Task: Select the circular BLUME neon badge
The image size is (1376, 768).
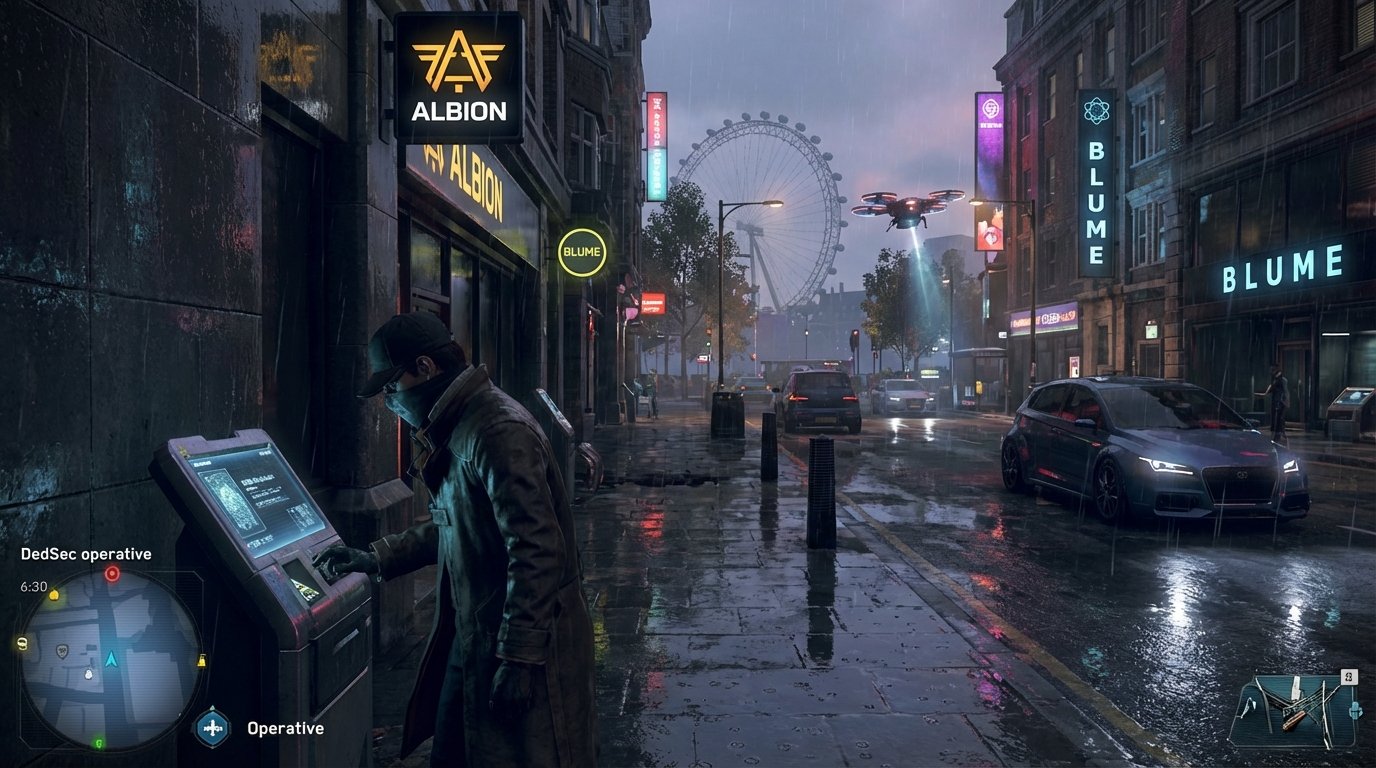Action: 583,251
